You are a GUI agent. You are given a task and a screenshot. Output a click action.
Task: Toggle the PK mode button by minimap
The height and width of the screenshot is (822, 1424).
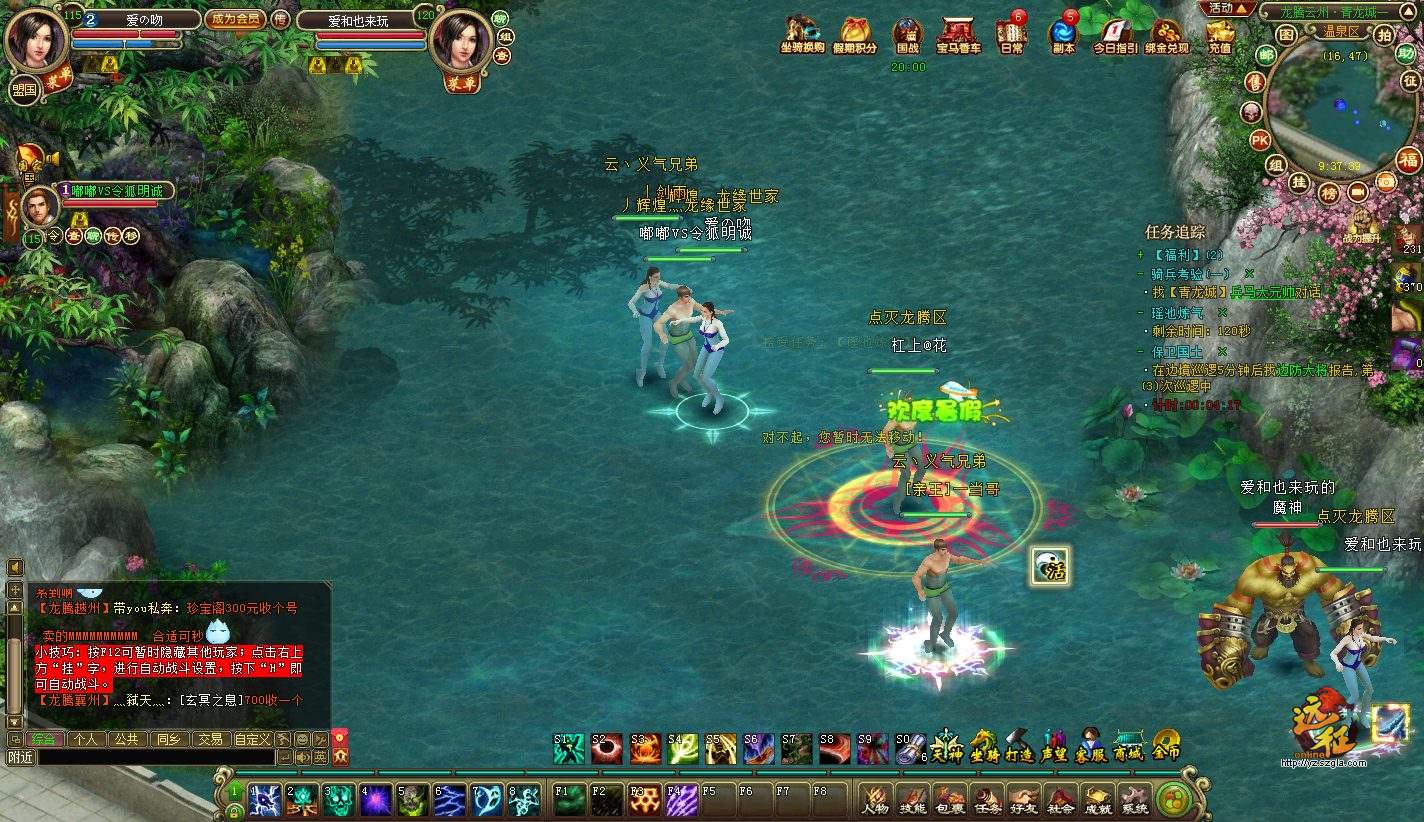1260,140
